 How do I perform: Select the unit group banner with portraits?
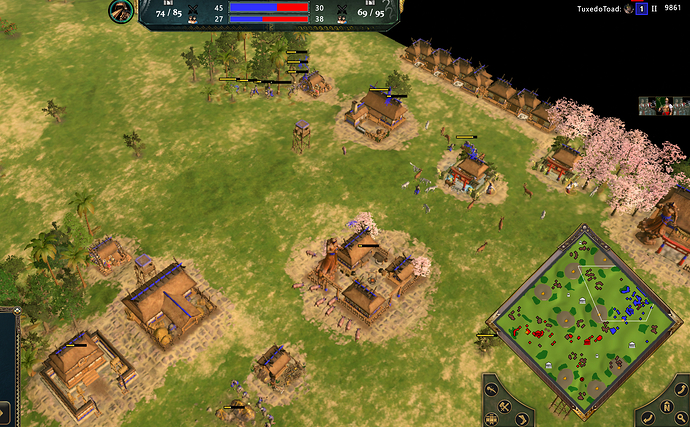(663, 106)
